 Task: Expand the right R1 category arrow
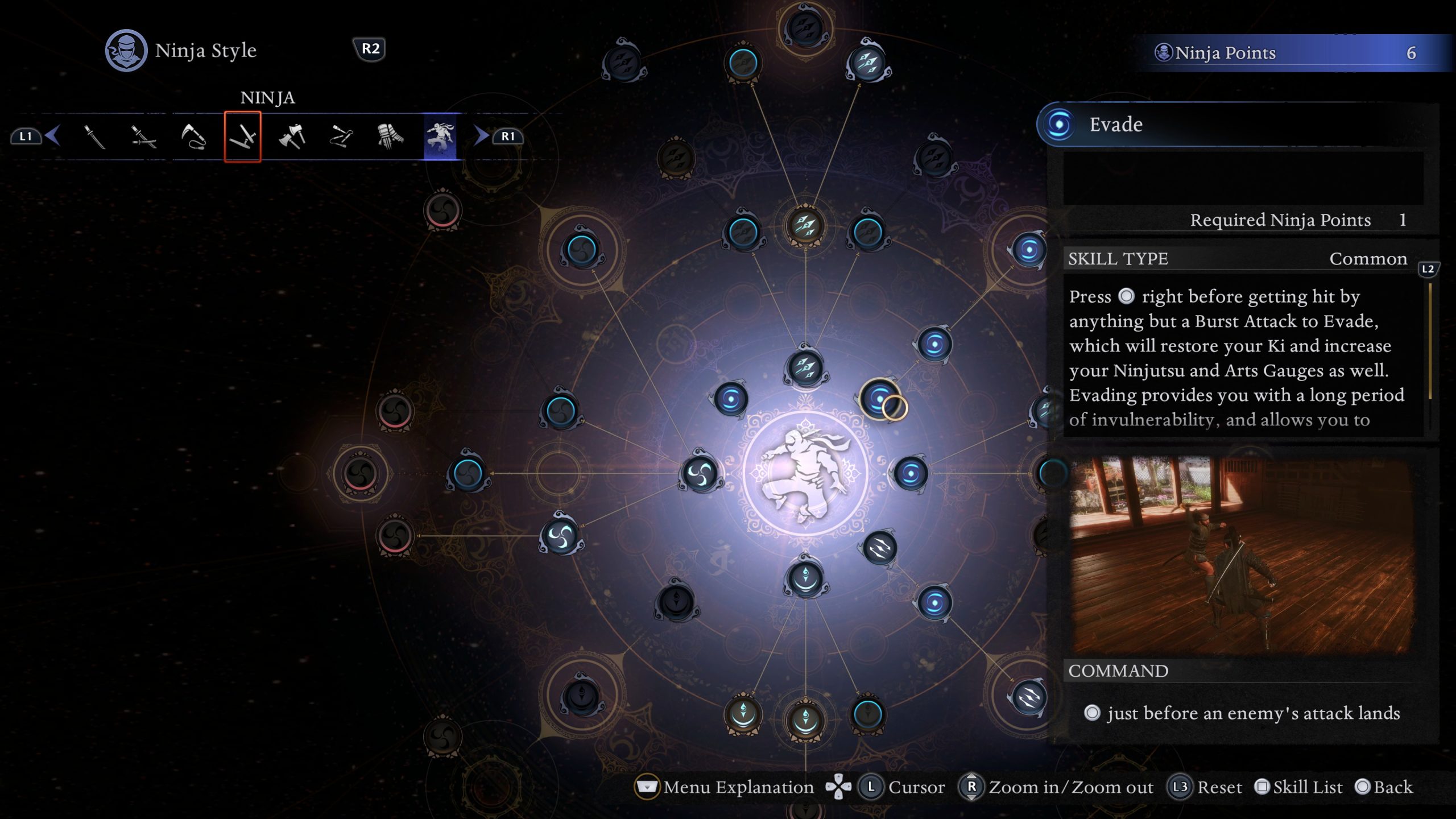[481, 136]
